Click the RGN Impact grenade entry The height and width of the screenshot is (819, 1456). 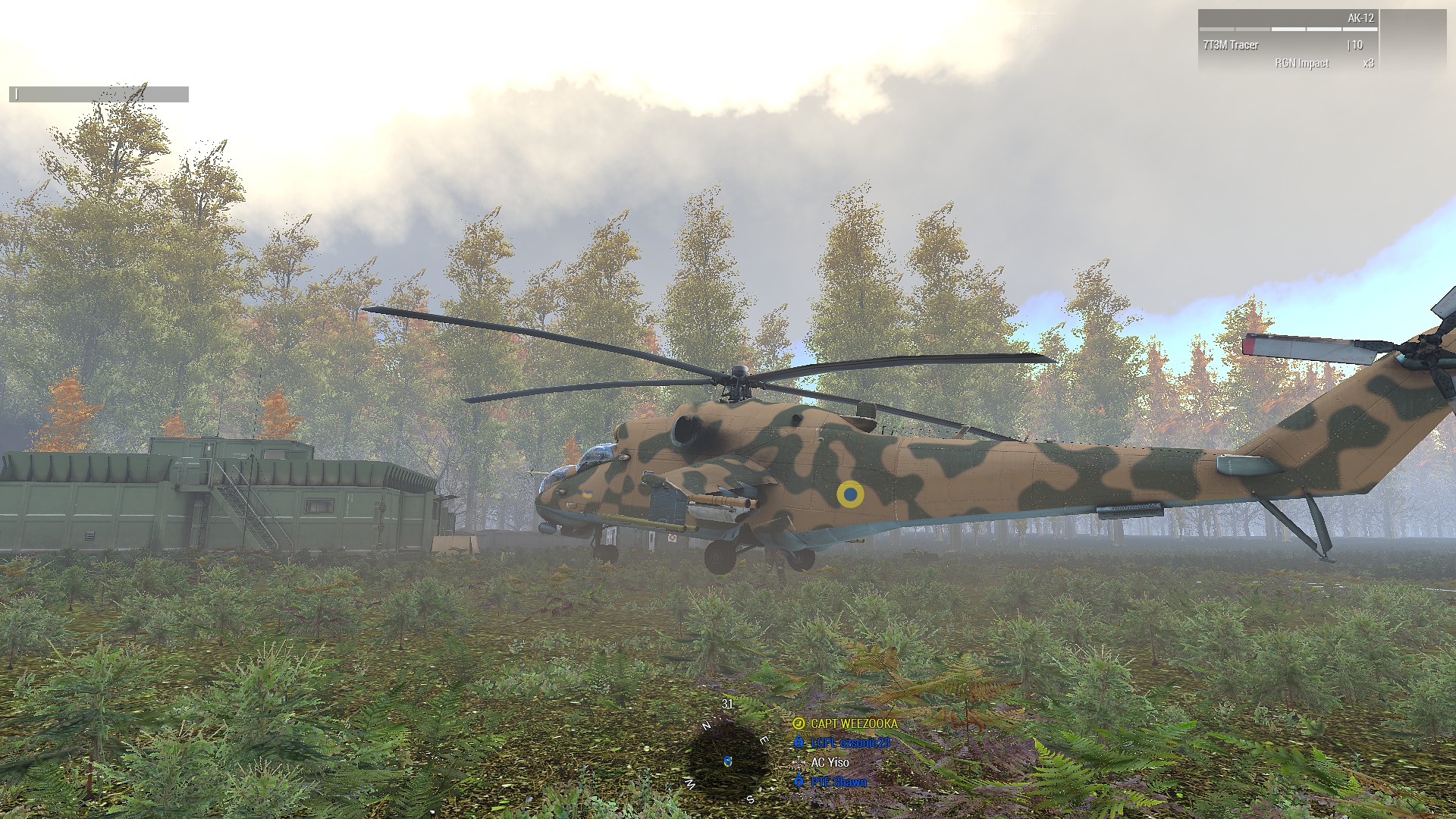click(x=1302, y=63)
